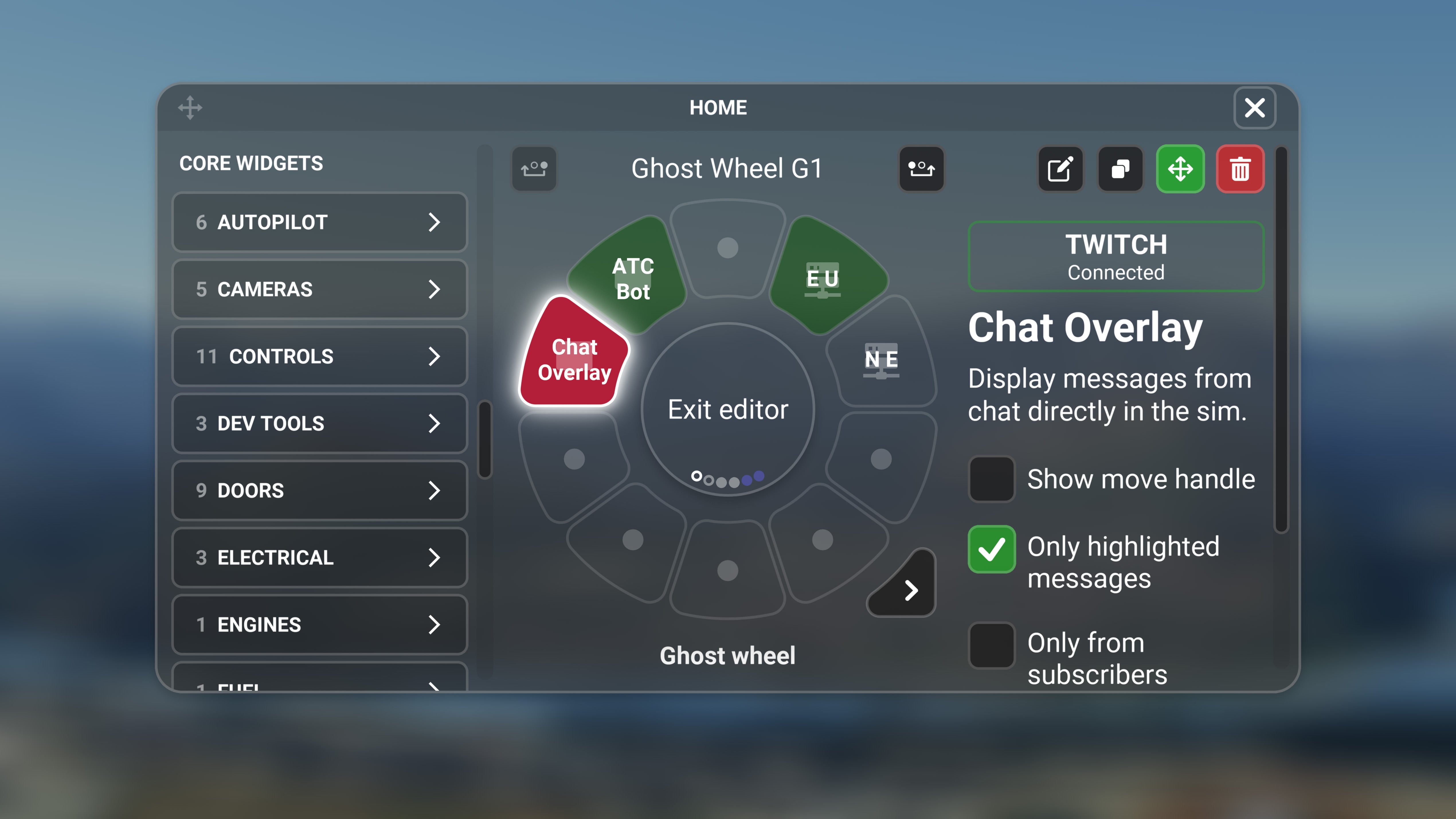Delete widget with the red trash button
This screenshot has height=819, width=1456.
1240,169
